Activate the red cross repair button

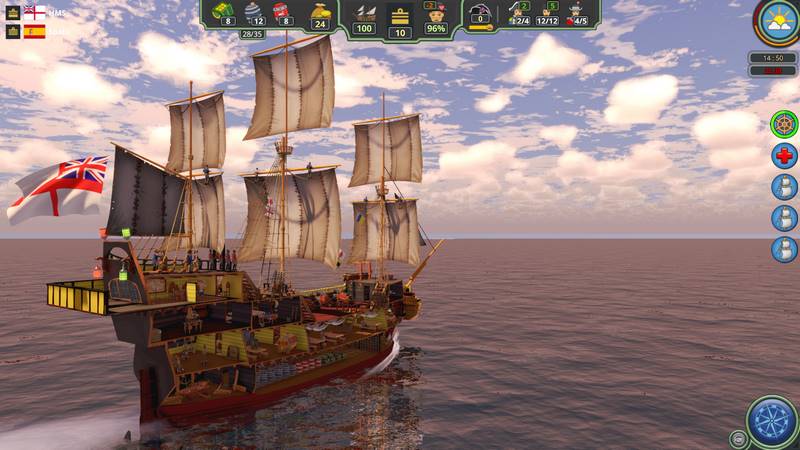click(784, 156)
